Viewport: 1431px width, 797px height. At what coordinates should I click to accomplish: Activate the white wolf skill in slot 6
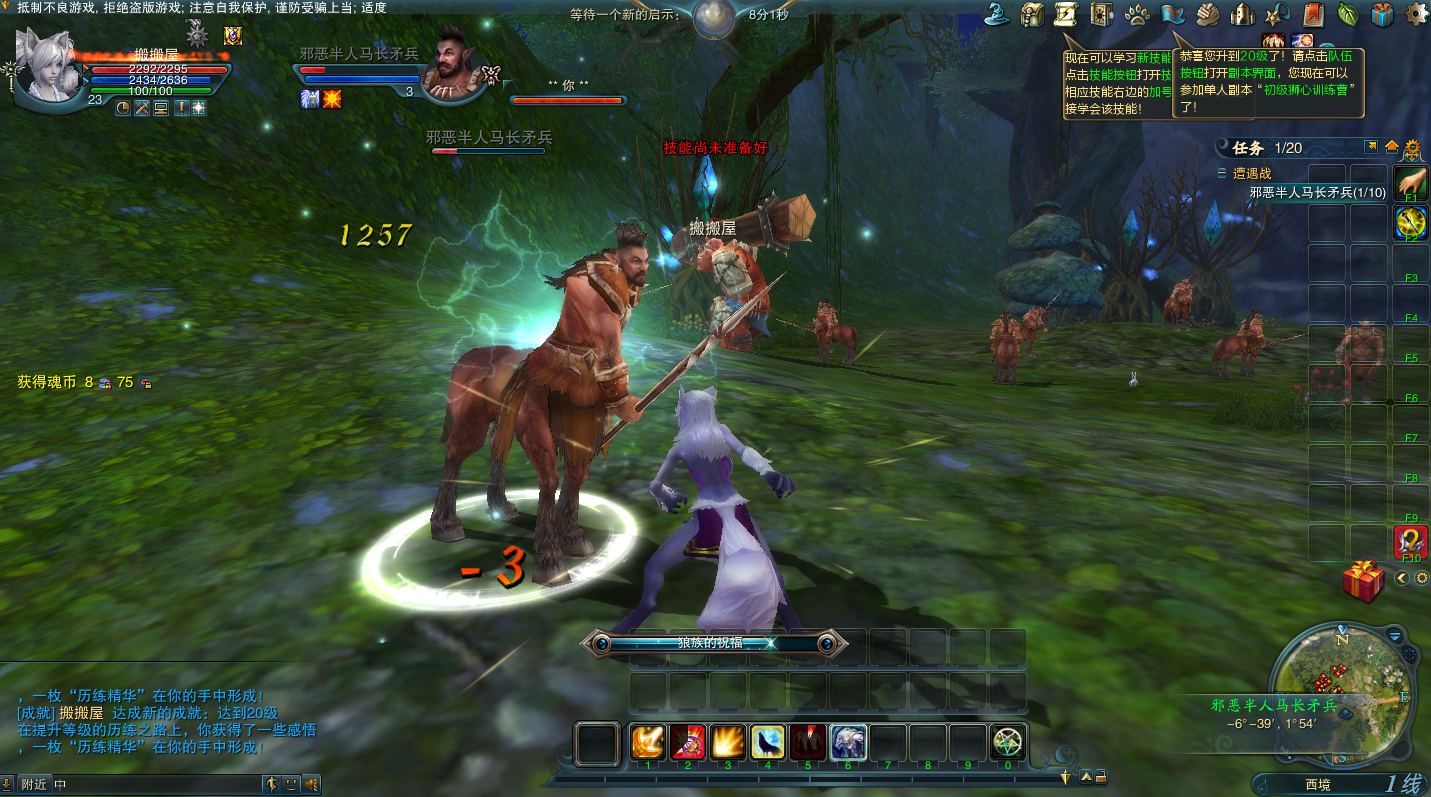(848, 743)
